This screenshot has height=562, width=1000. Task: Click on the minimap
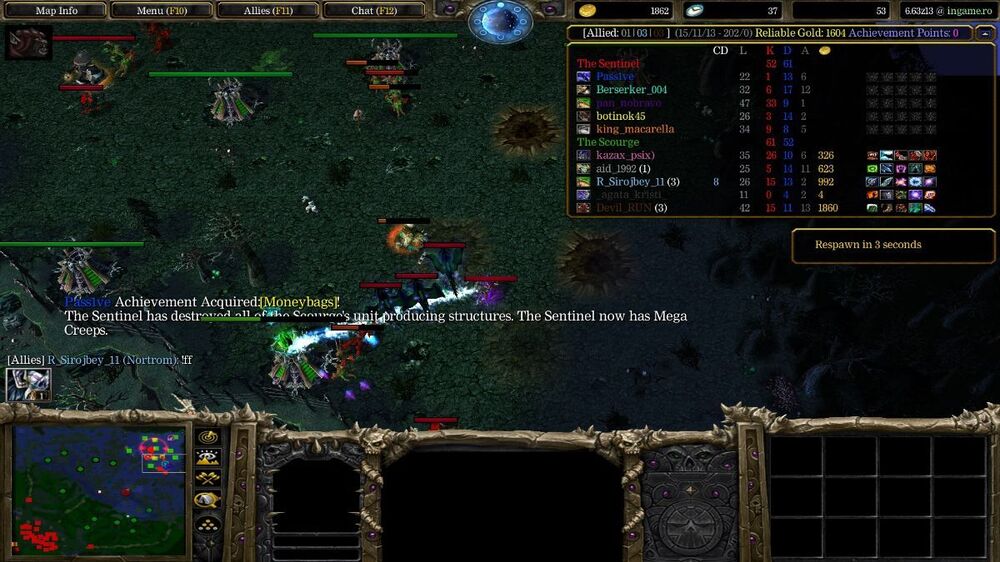click(100, 490)
